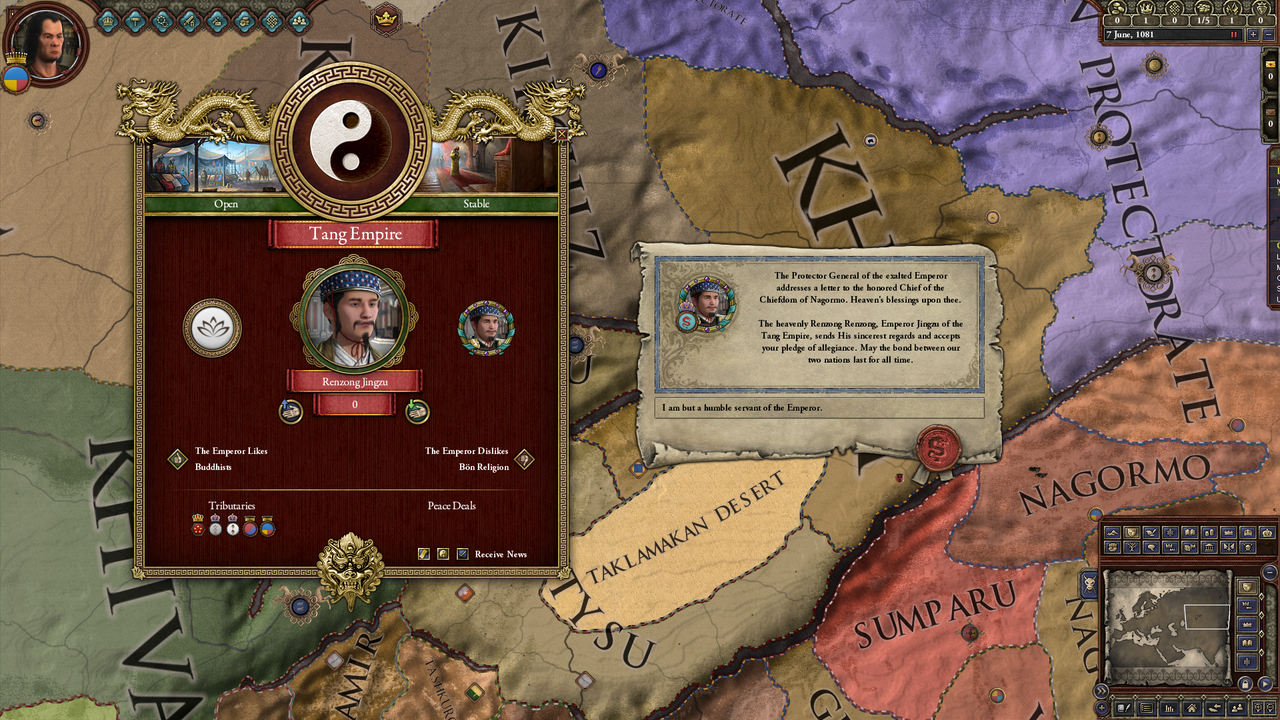Open the ledger via bar chart icon
1280x720 pixels.
coord(1169,708)
